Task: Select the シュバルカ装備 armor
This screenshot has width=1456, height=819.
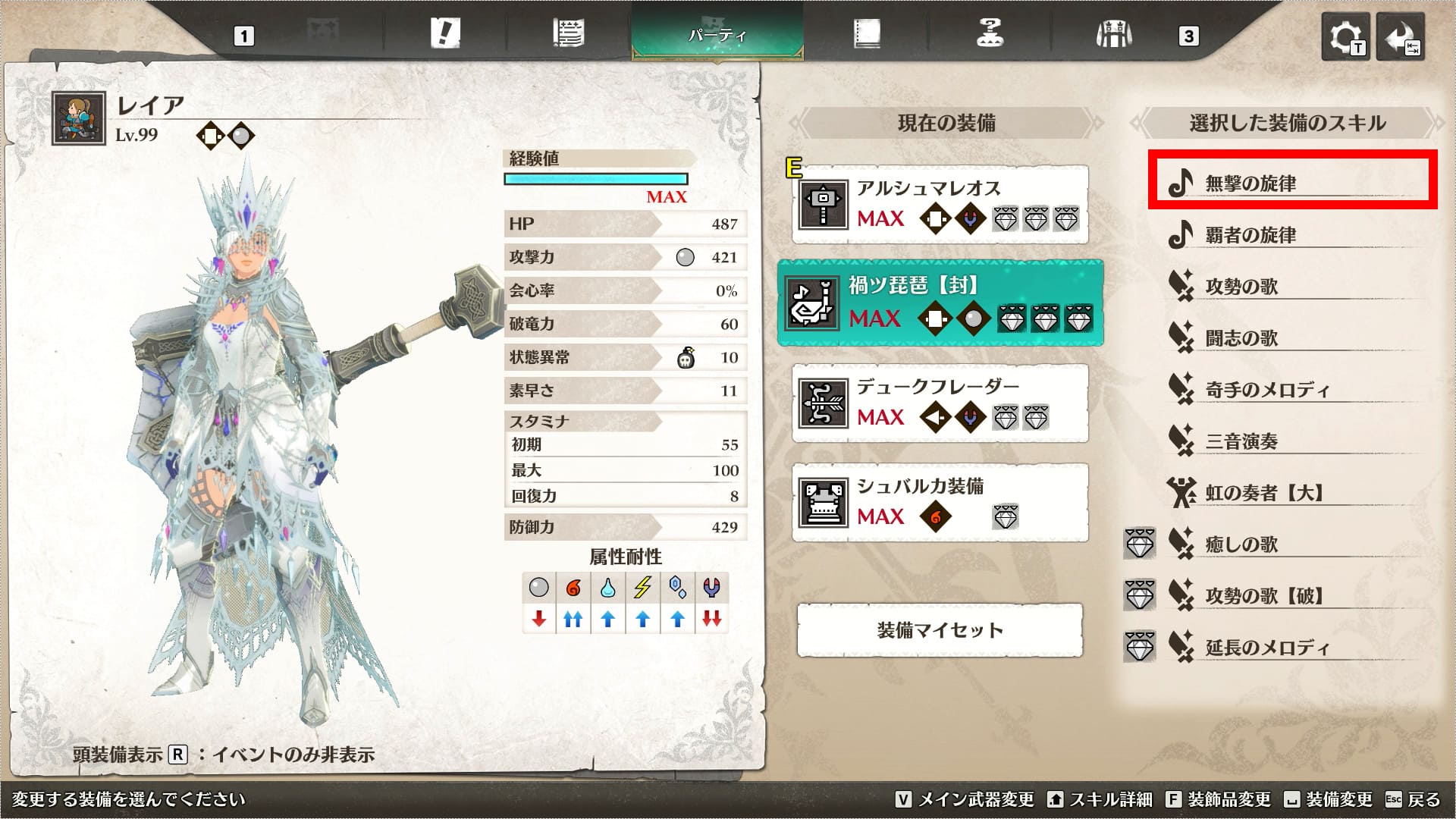Action: 940,503
